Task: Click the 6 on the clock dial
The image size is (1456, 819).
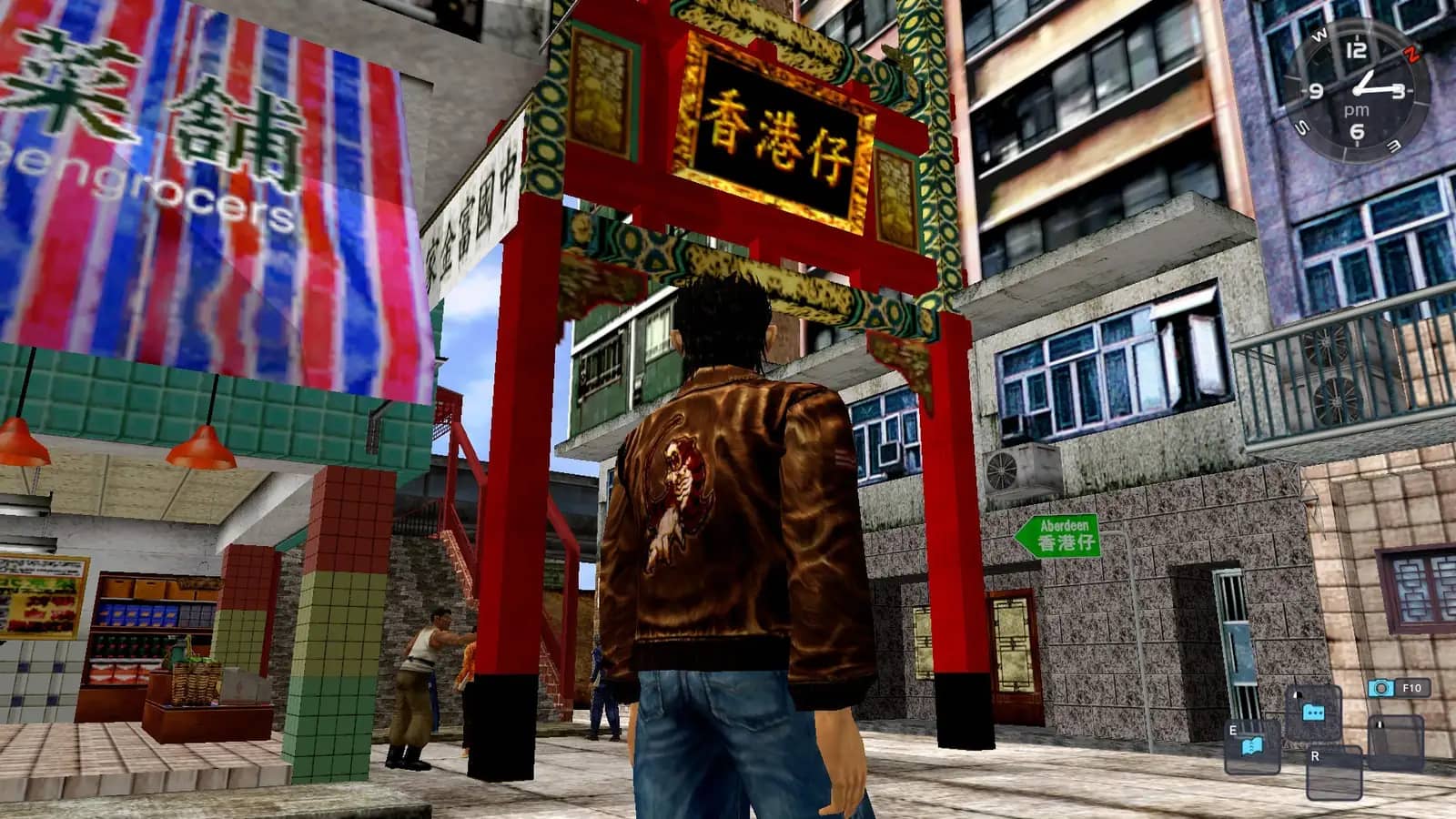Action: click(1356, 131)
